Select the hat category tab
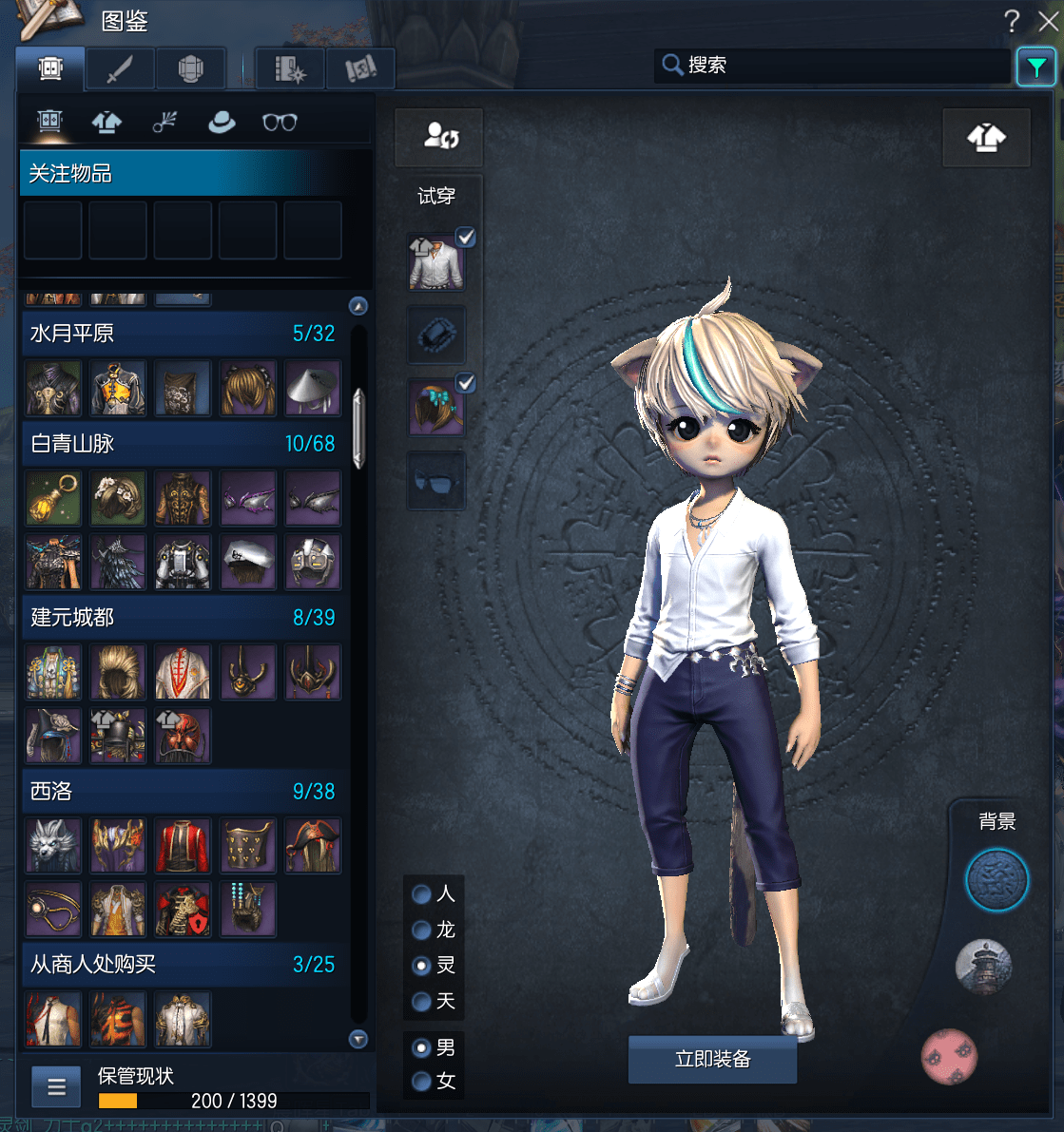This screenshot has width=1064, height=1132. click(222, 123)
